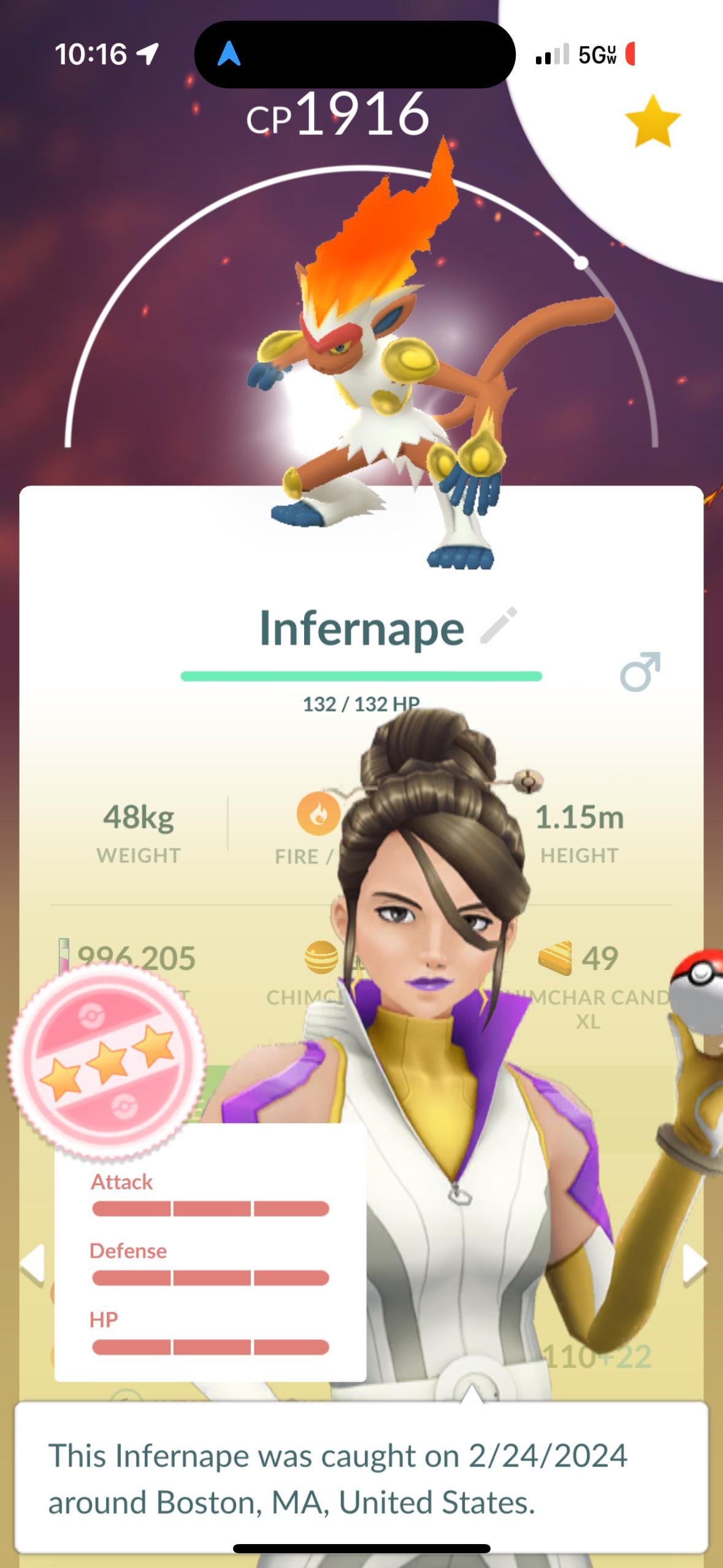
Task: Show the previous Pokémon with left arrow
Action: pyautogui.click(x=32, y=1264)
